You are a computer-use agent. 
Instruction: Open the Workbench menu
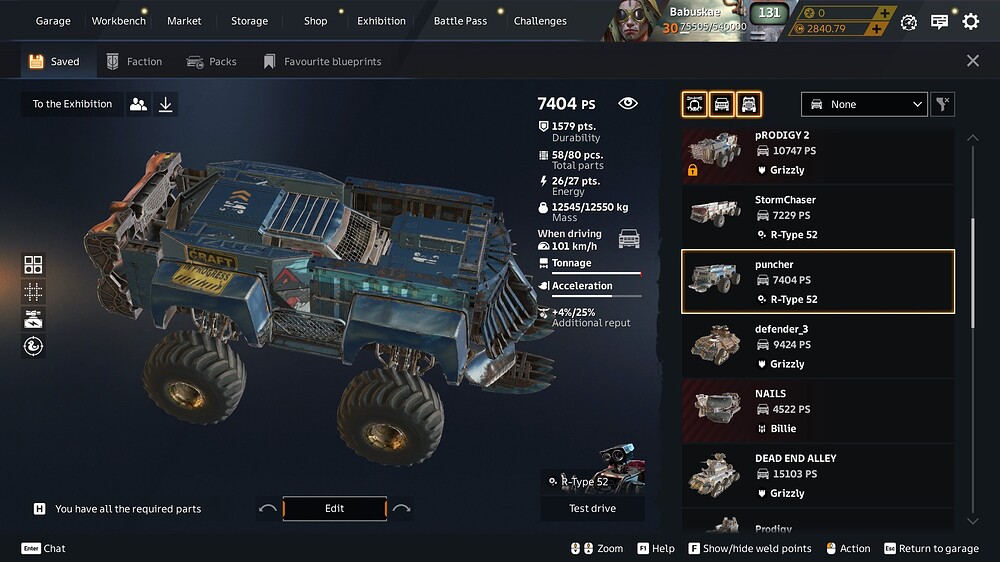pyautogui.click(x=118, y=21)
